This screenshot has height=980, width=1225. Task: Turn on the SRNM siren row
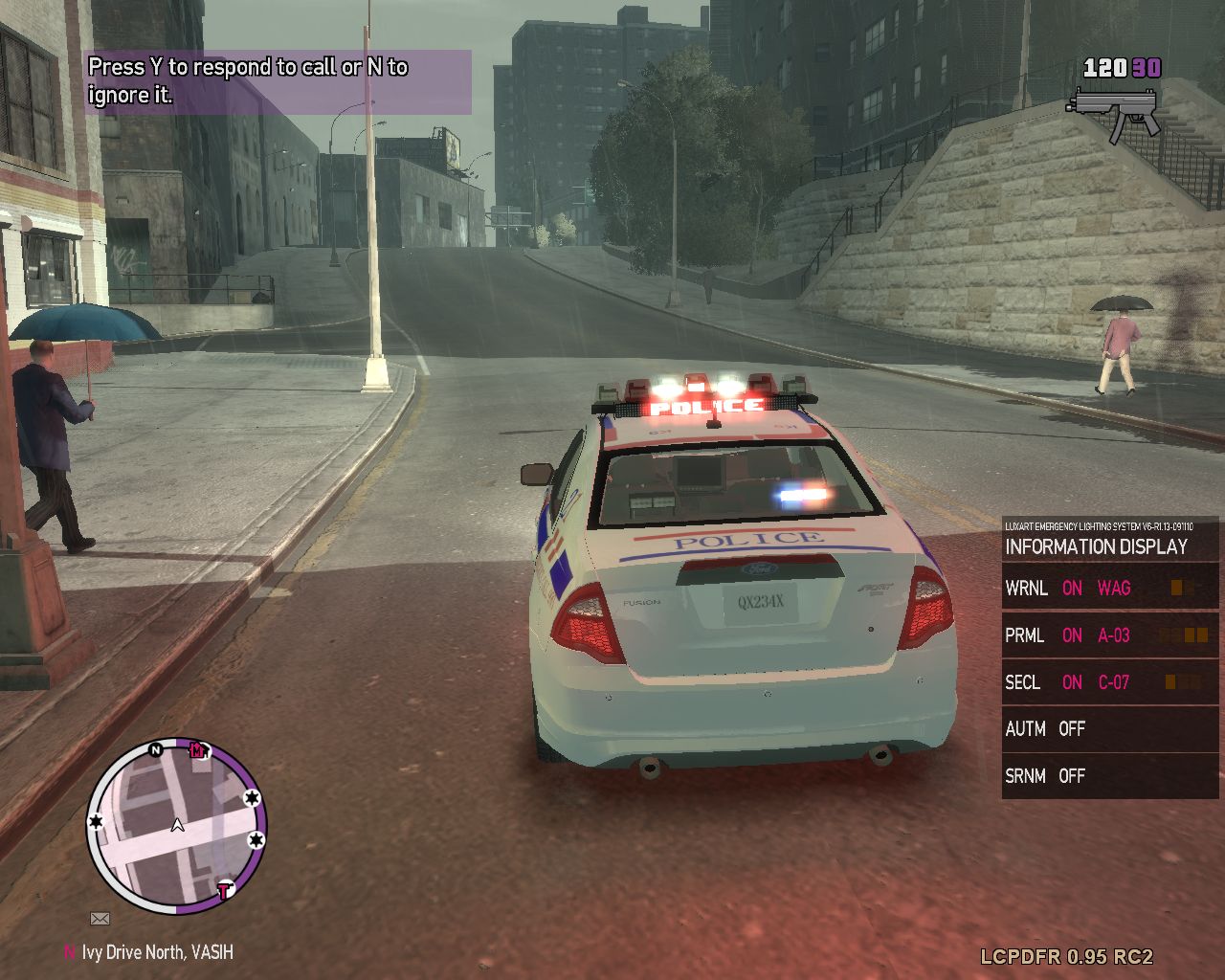click(x=1109, y=776)
